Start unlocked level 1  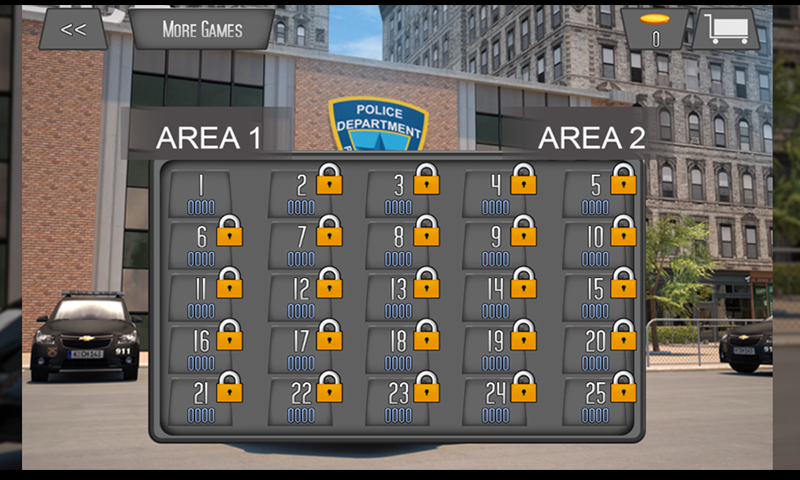202,193
